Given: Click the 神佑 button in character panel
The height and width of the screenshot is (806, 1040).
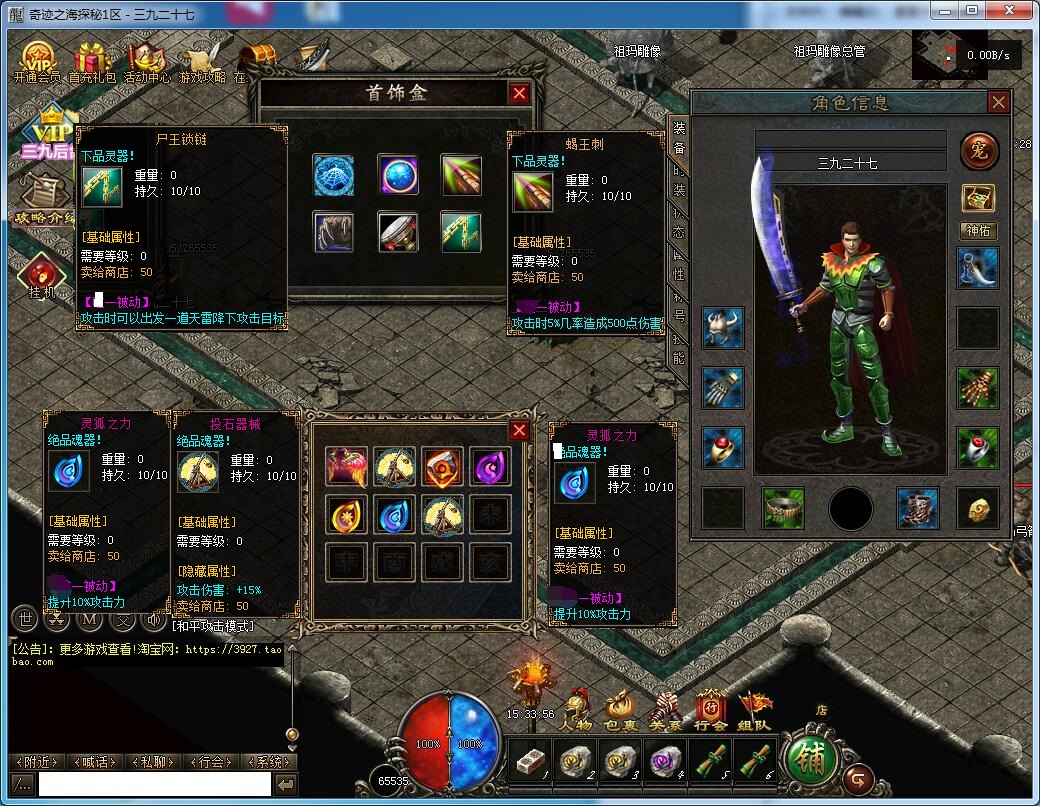Looking at the screenshot, I should pos(979,231).
